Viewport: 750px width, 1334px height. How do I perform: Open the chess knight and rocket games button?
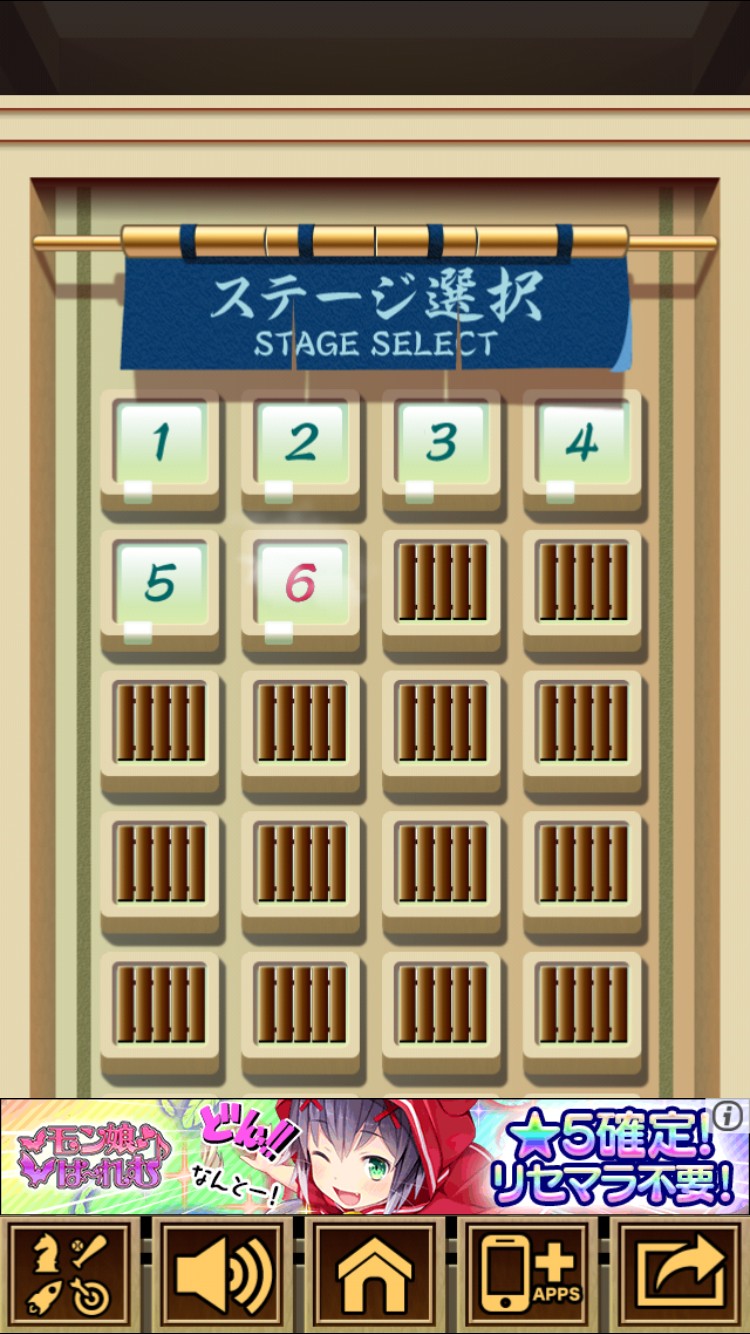point(70,1275)
